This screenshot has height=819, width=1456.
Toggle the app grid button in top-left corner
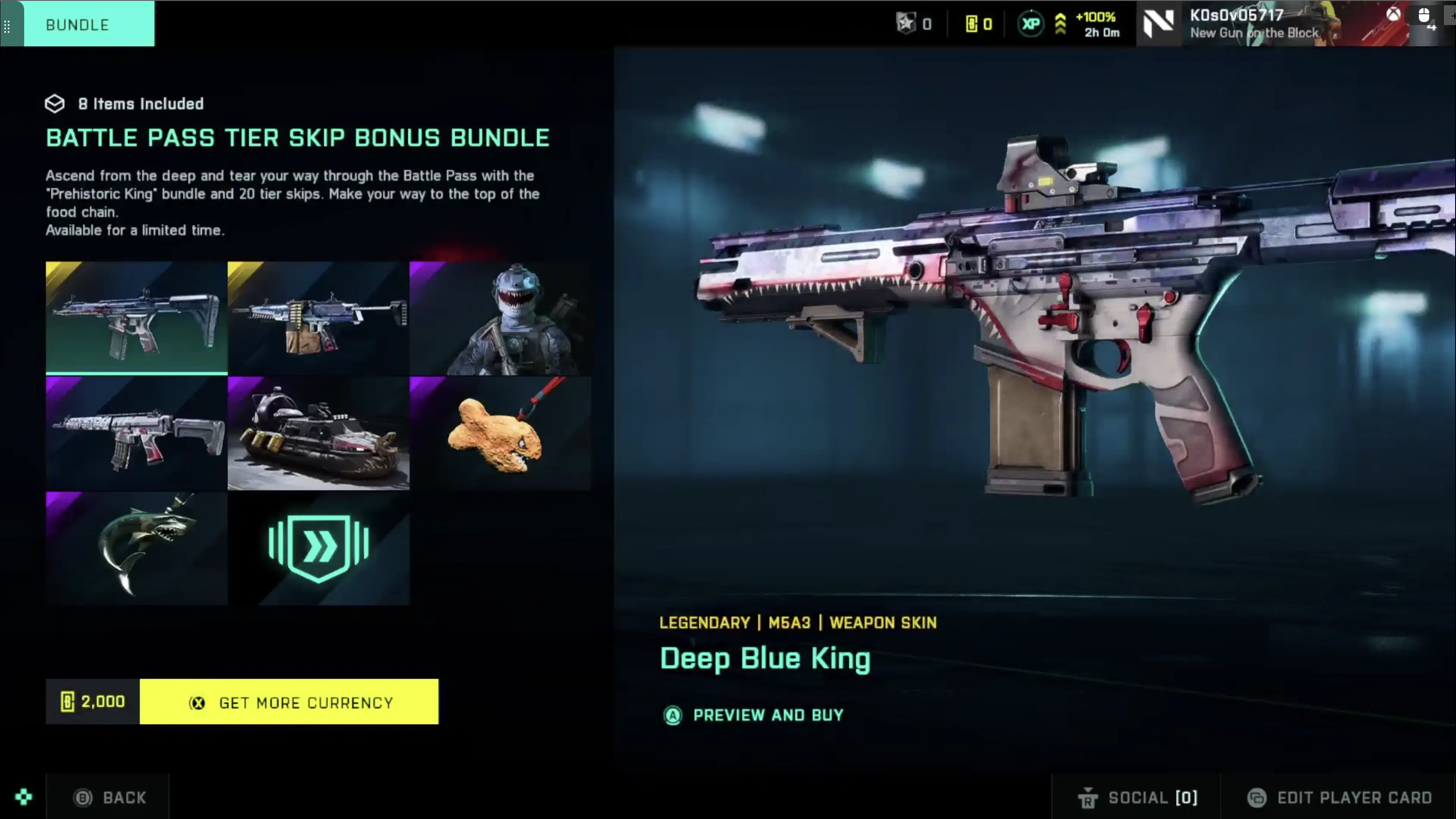coord(8,25)
